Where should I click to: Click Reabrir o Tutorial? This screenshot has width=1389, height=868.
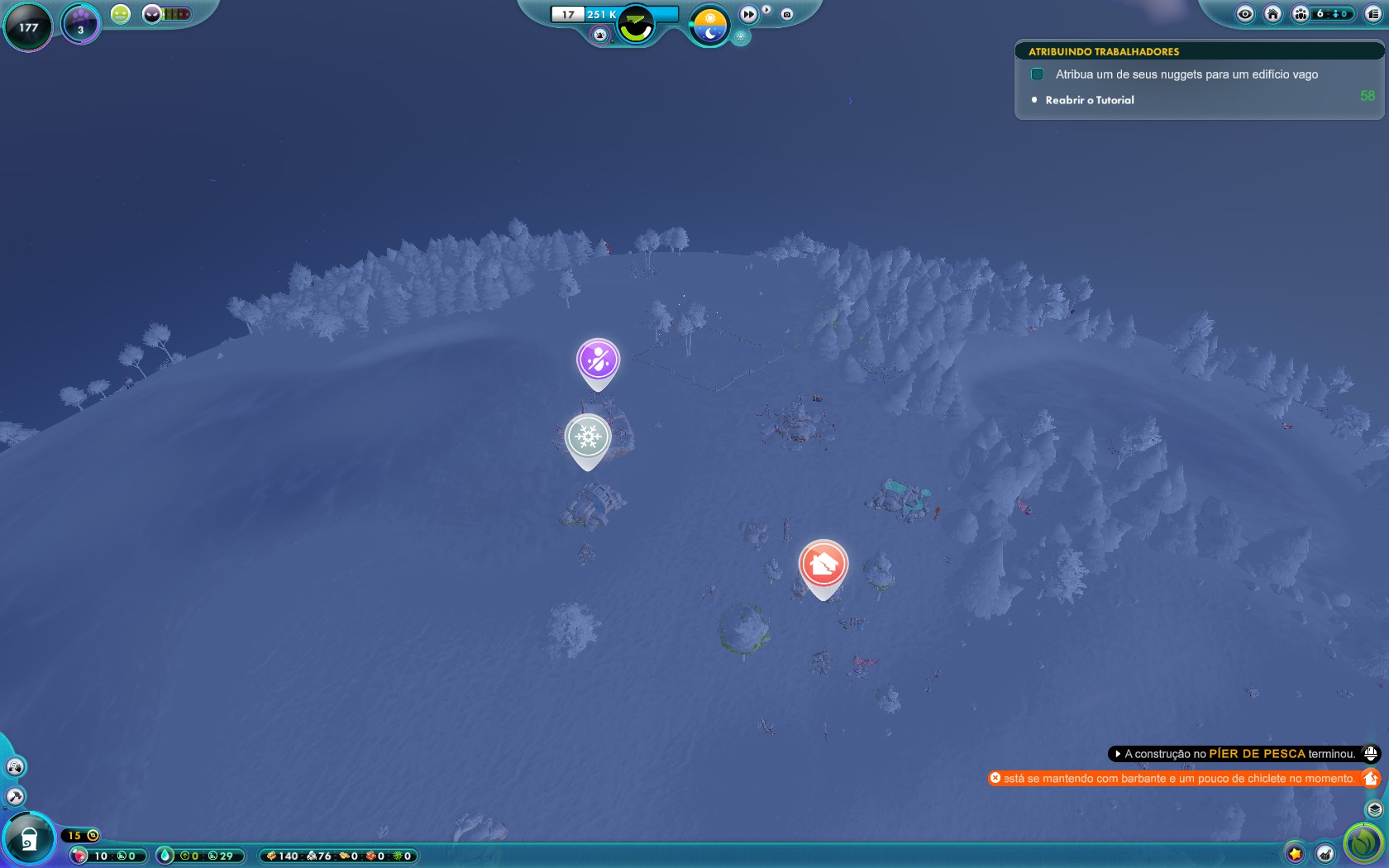(1089, 100)
